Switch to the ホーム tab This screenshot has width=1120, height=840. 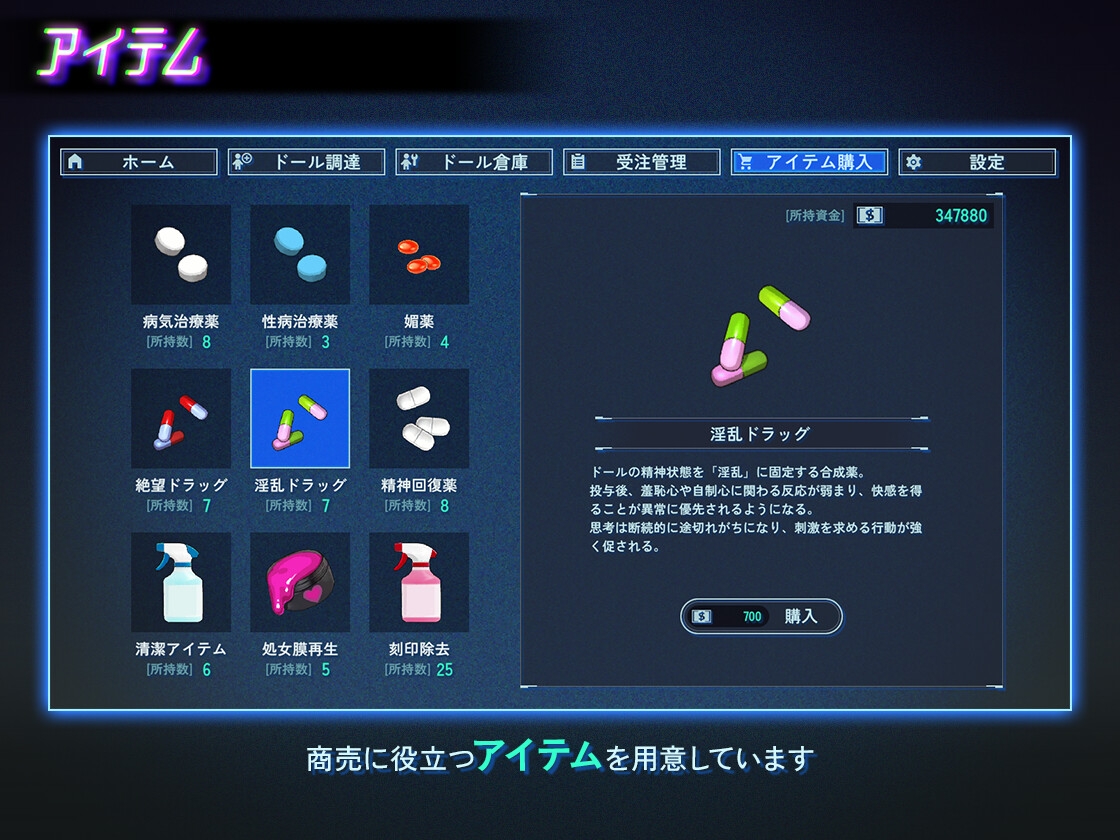[x=139, y=162]
